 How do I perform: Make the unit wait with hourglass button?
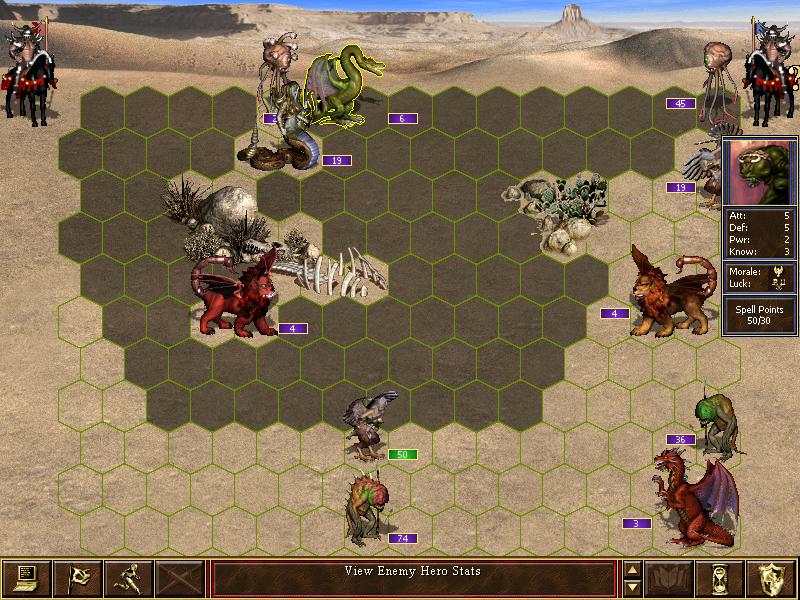click(x=722, y=578)
